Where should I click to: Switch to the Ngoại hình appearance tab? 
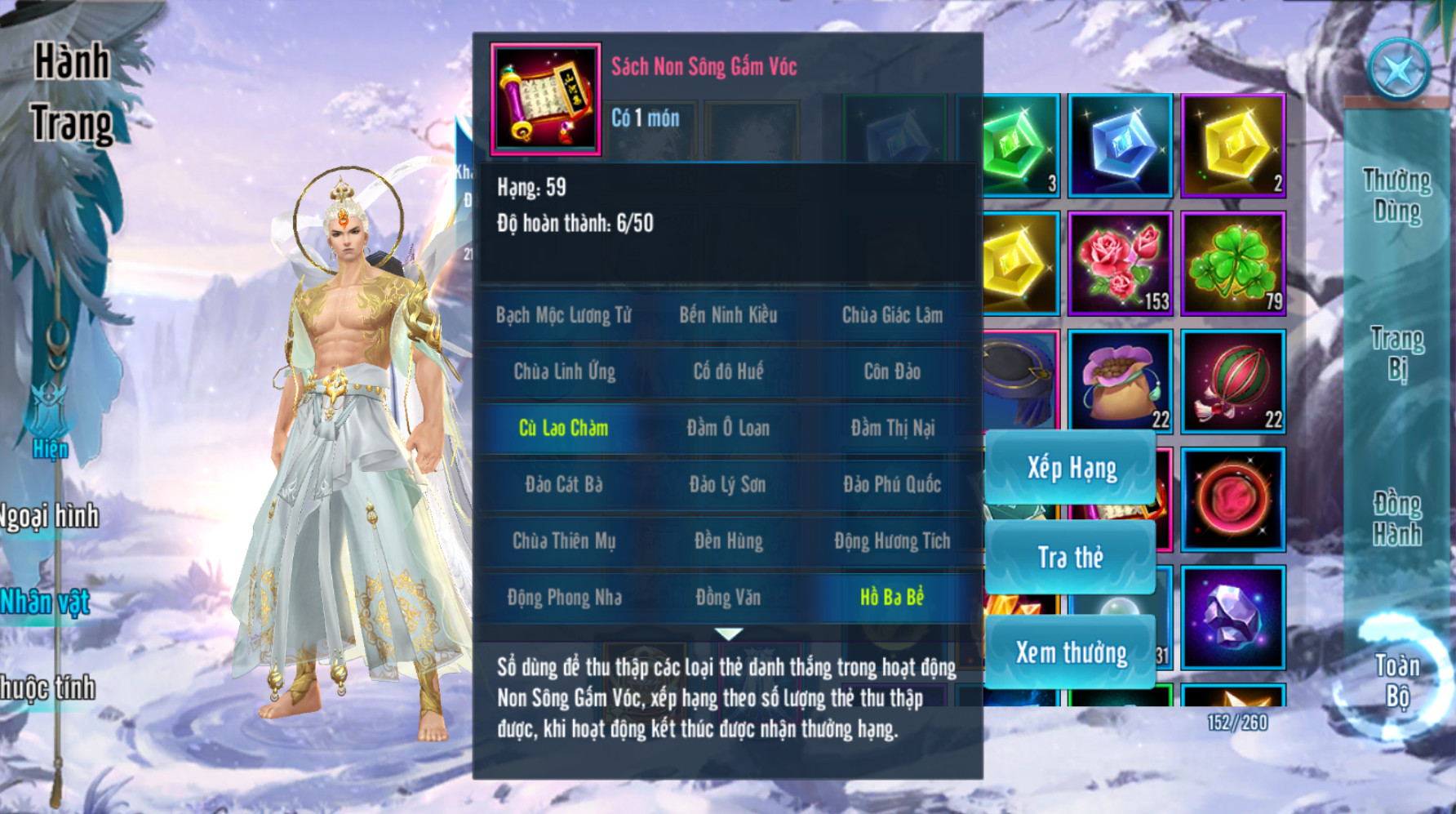coord(49,517)
